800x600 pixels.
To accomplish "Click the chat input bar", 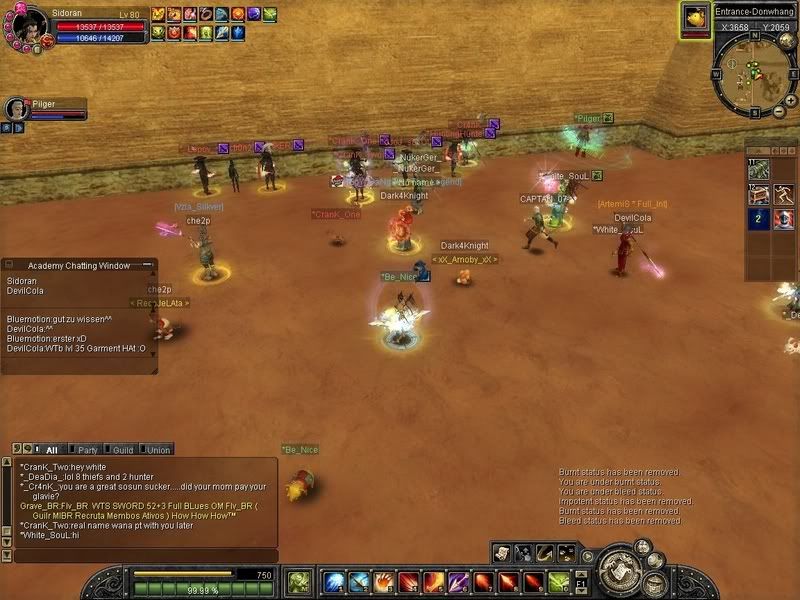I will point(140,555).
